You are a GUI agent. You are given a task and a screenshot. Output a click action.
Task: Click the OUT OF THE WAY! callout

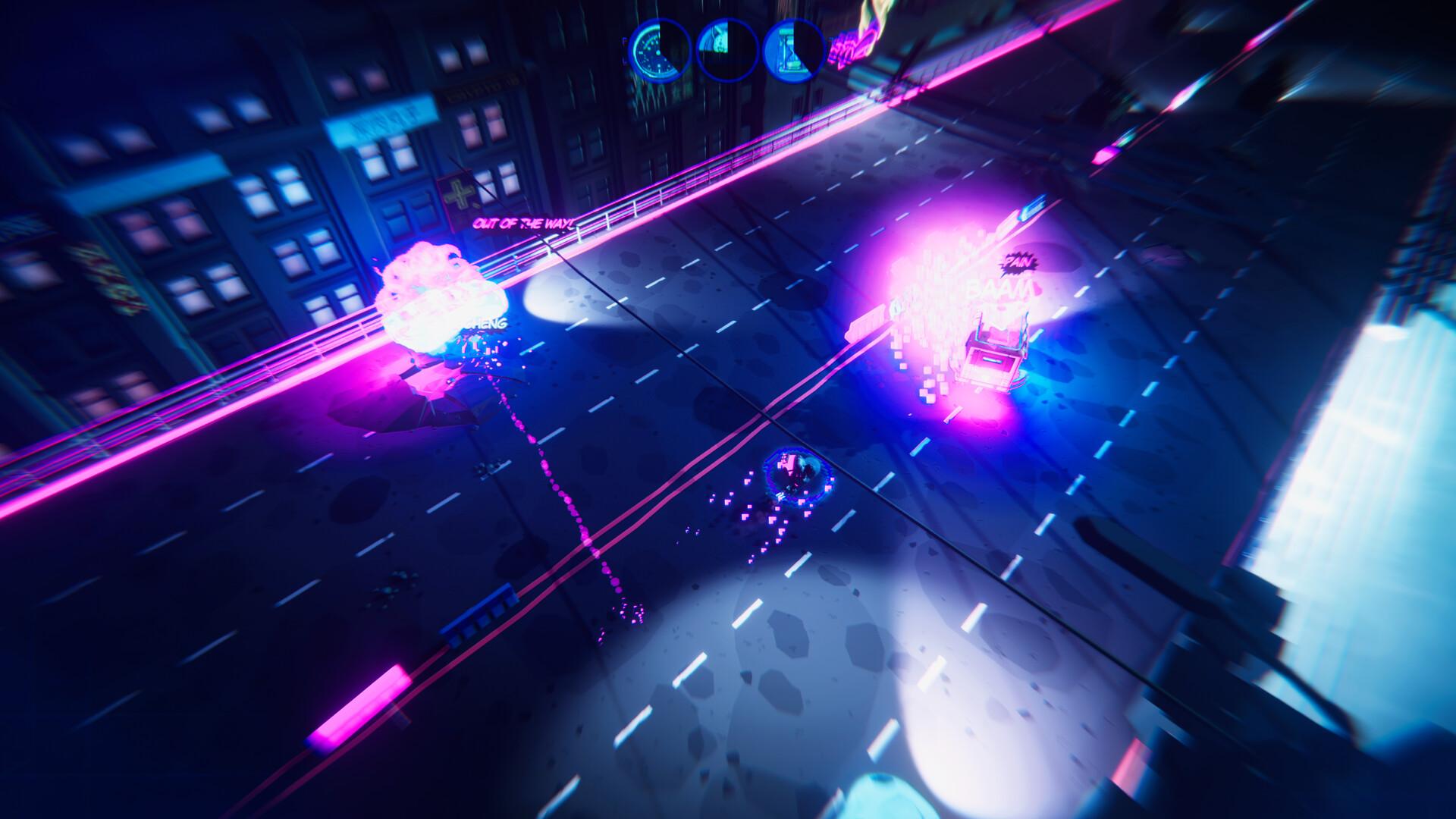coord(523,224)
